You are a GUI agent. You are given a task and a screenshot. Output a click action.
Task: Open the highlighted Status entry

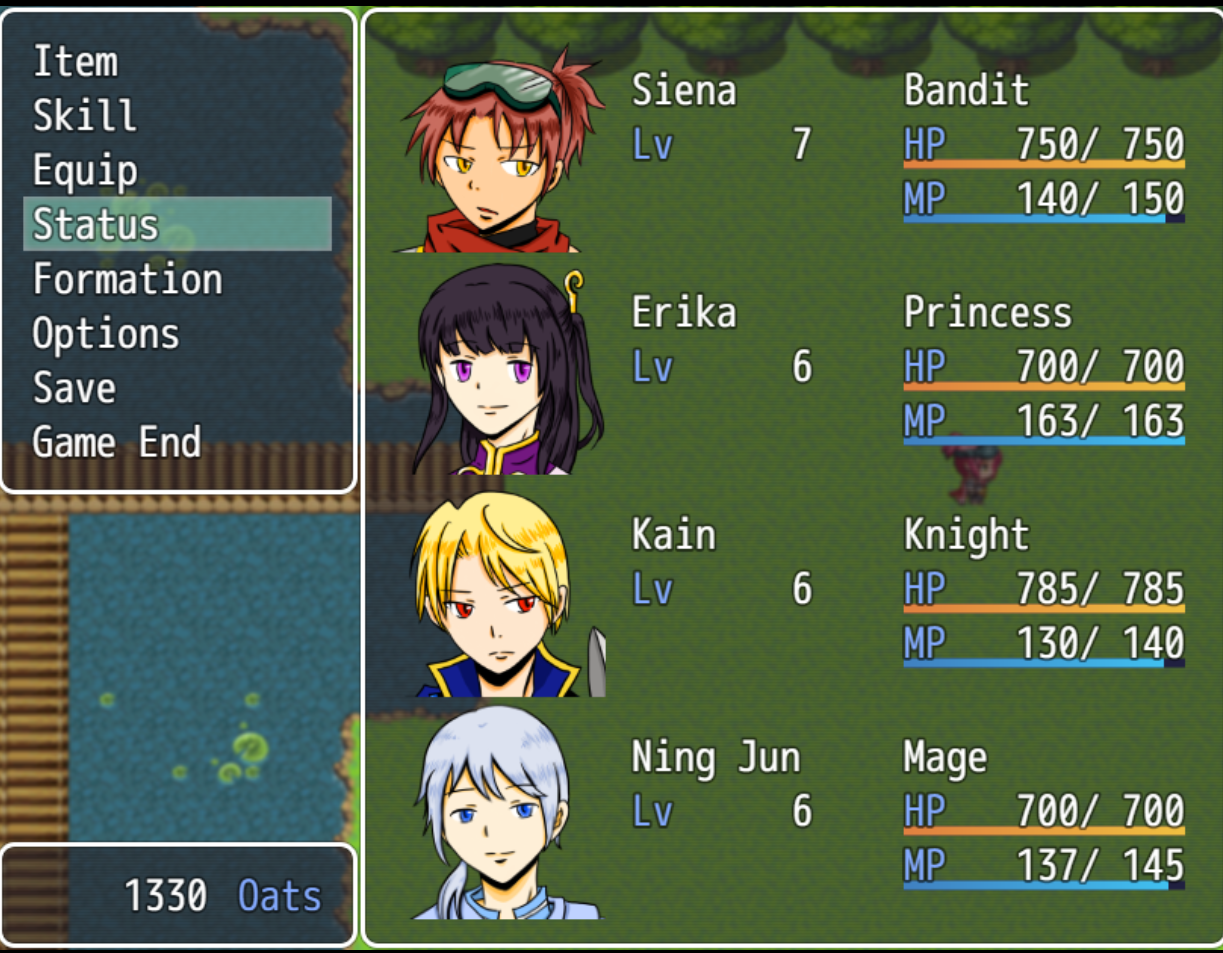pos(96,224)
